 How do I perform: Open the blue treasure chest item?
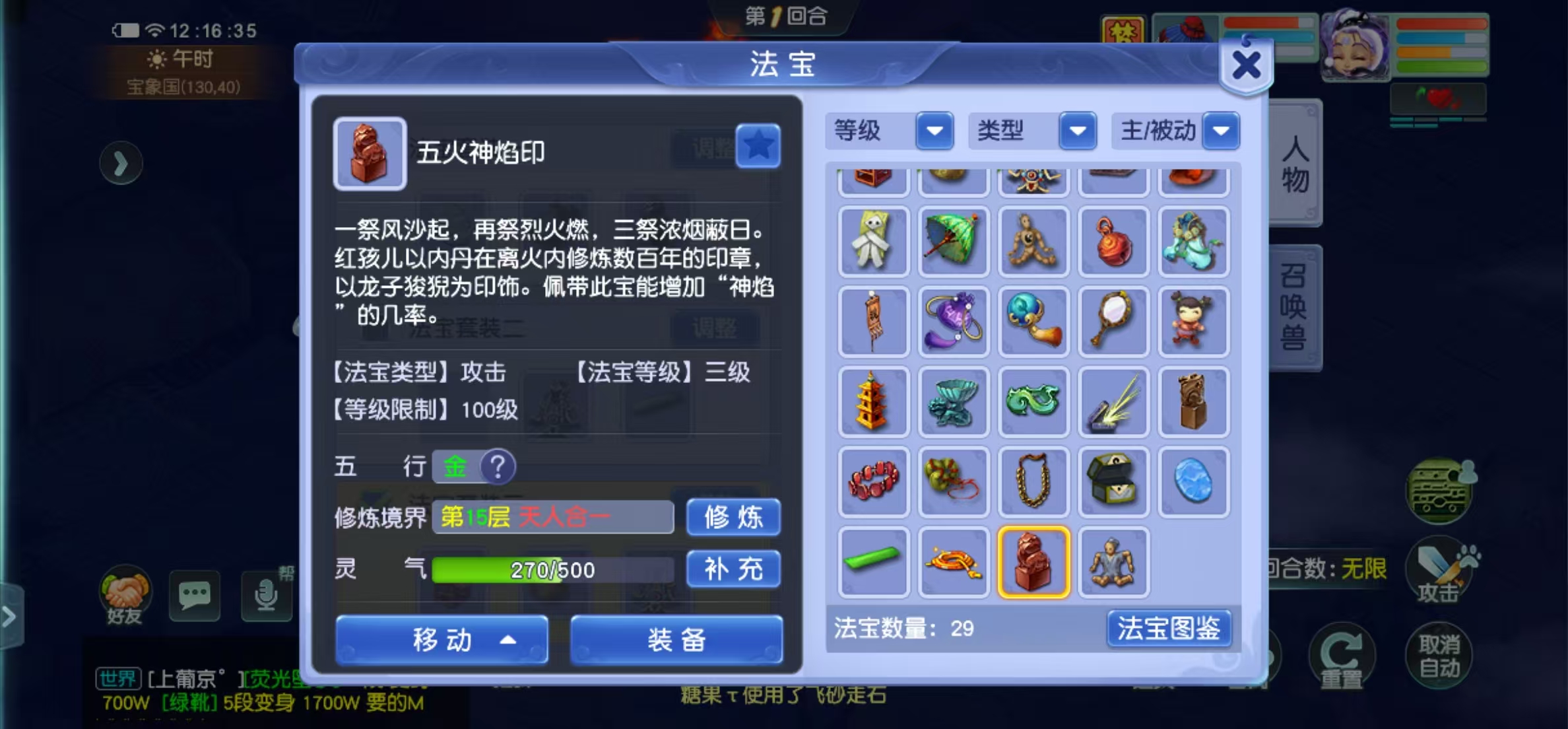pos(1113,481)
